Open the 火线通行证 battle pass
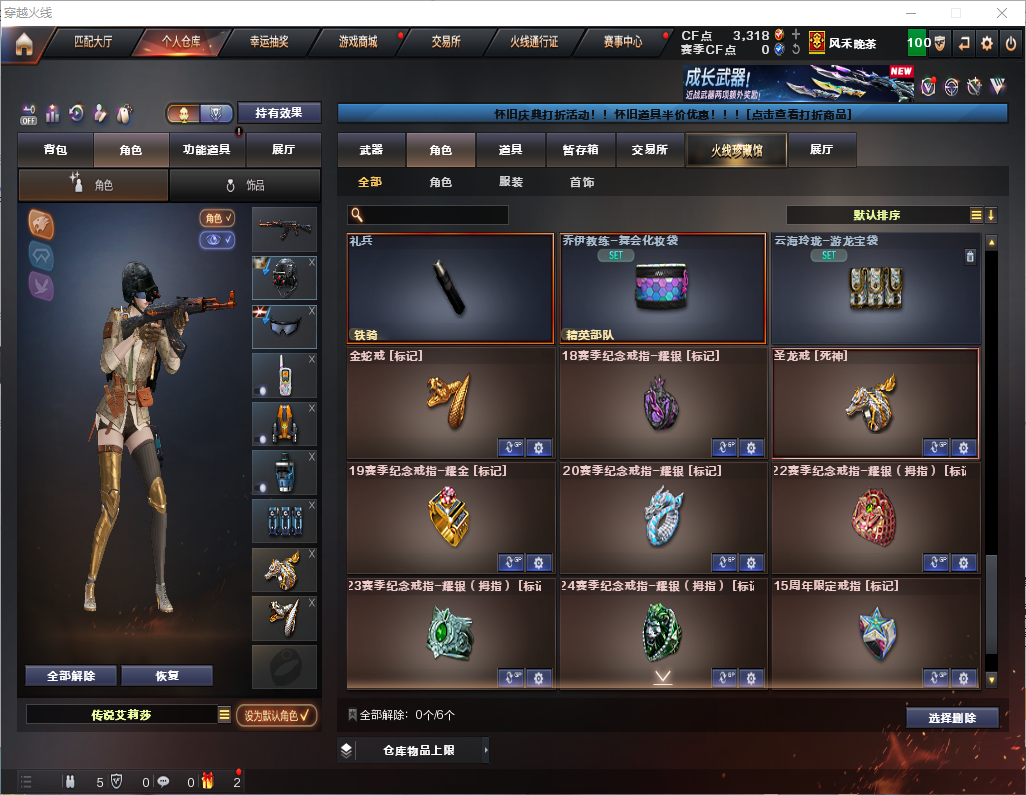This screenshot has width=1026, height=795. (534, 42)
